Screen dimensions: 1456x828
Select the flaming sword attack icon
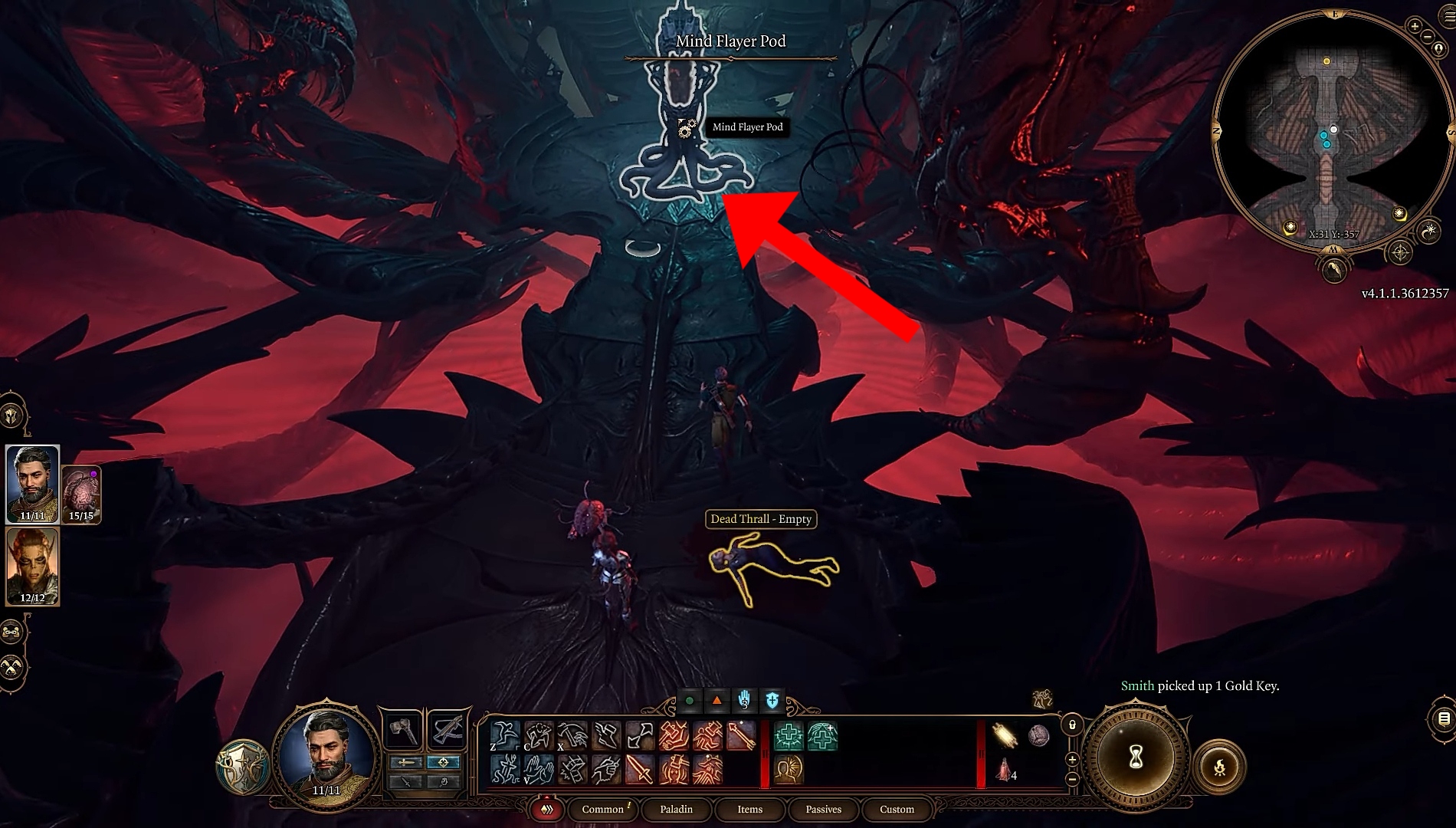pyautogui.click(x=638, y=770)
